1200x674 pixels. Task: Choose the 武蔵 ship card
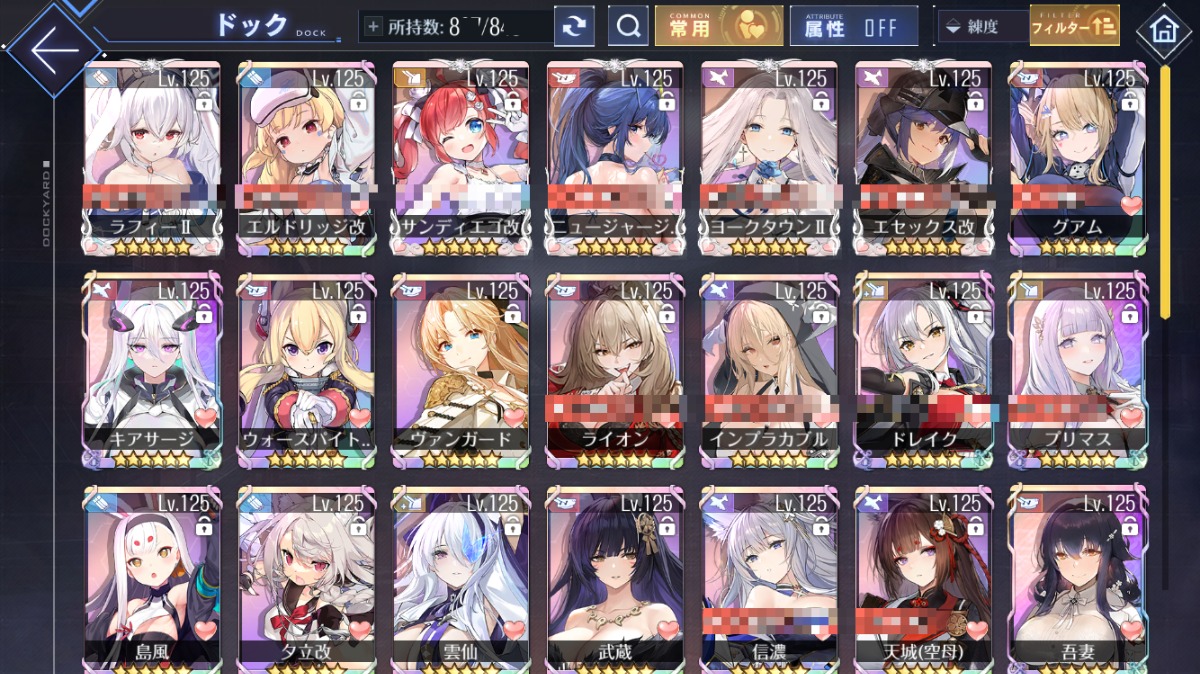tap(614, 580)
